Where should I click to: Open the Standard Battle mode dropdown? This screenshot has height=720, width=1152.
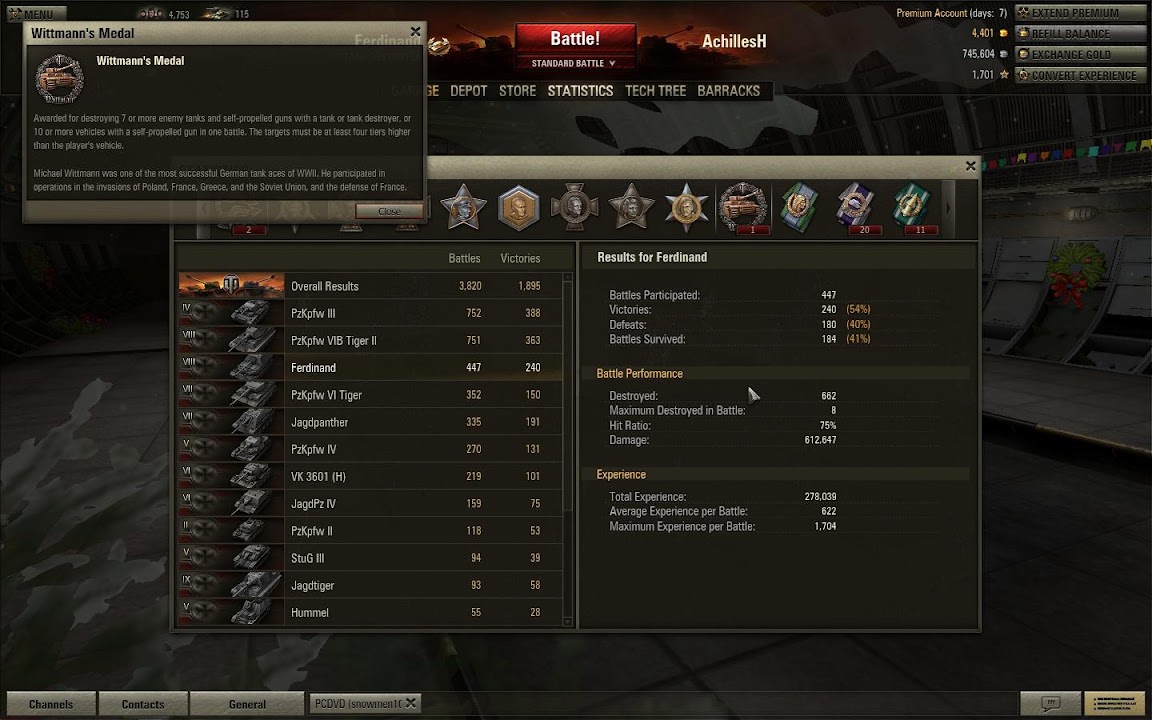pyautogui.click(x=574, y=64)
